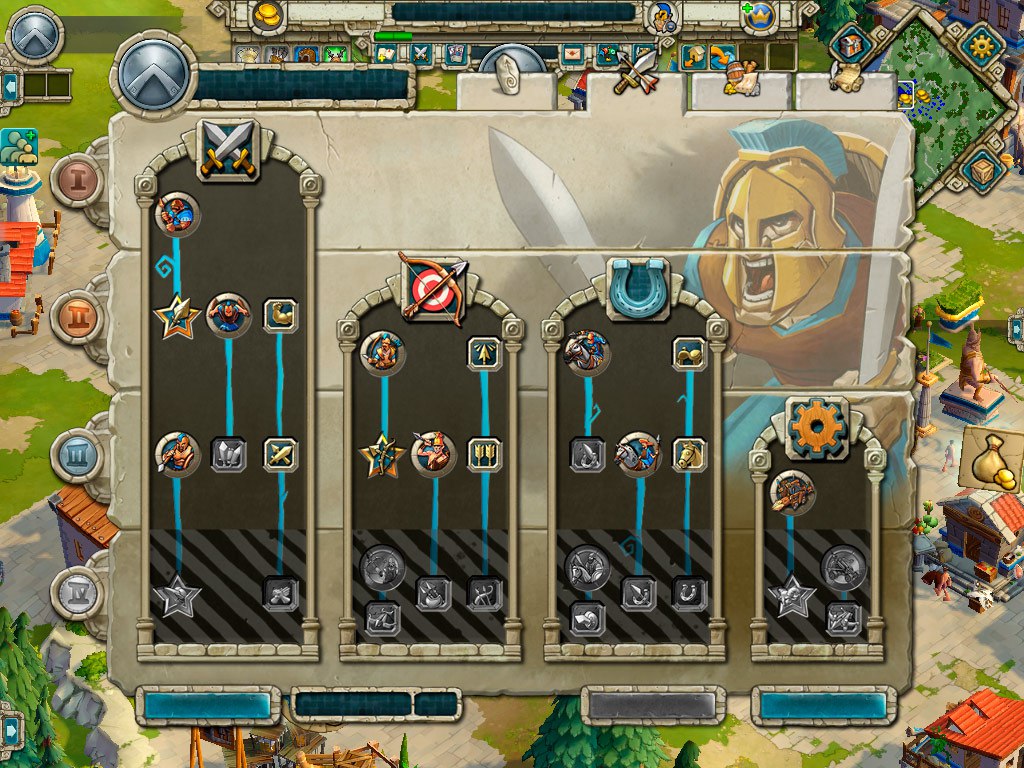Choose the triple arrows archery upgrade
Viewport: 1024px width, 768px height.
[x=484, y=454]
